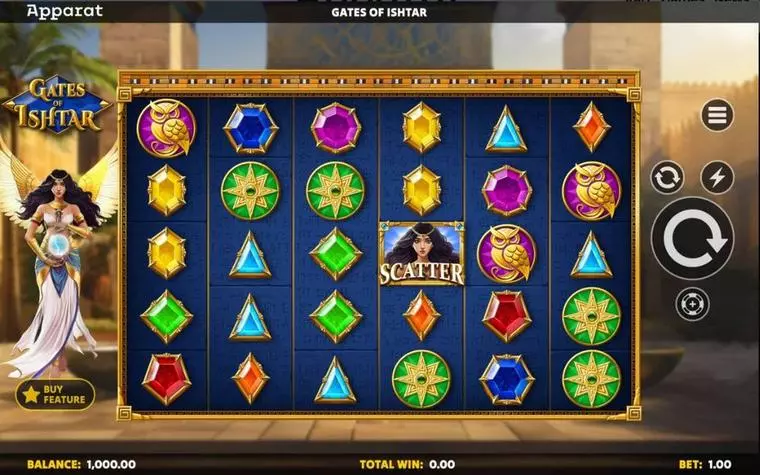Activate the autoplay looping arrows button
Viewport: 760px width, 475px height.
pos(667,178)
